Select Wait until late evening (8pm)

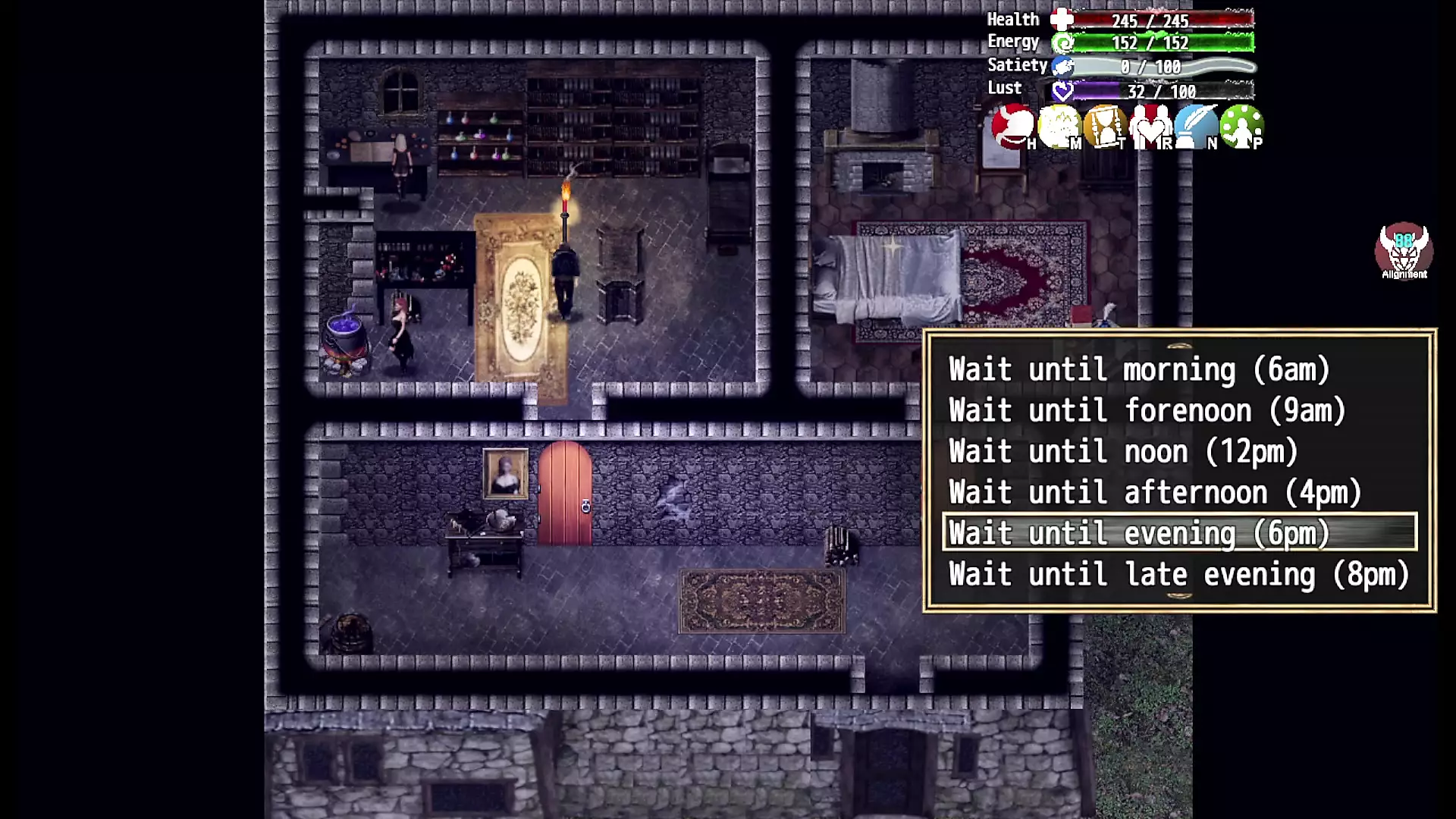tap(1178, 575)
